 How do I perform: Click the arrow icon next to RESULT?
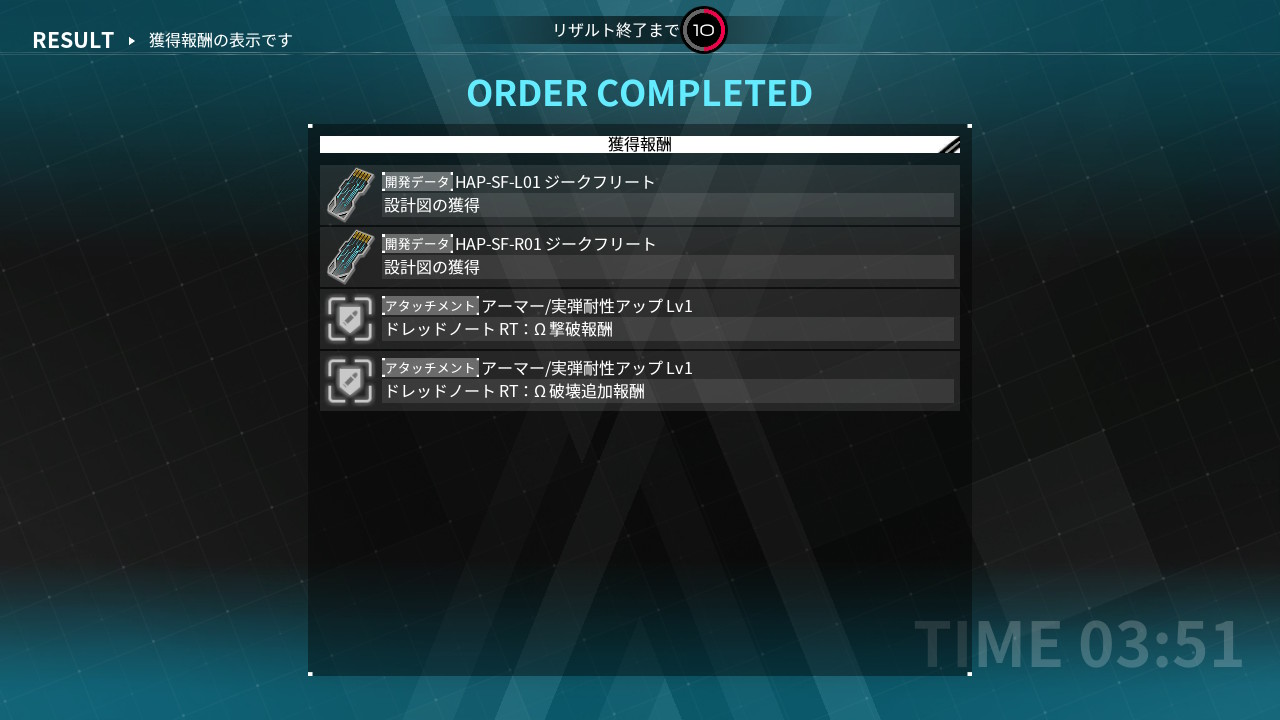pyautogui.click(x=131, y=41)
